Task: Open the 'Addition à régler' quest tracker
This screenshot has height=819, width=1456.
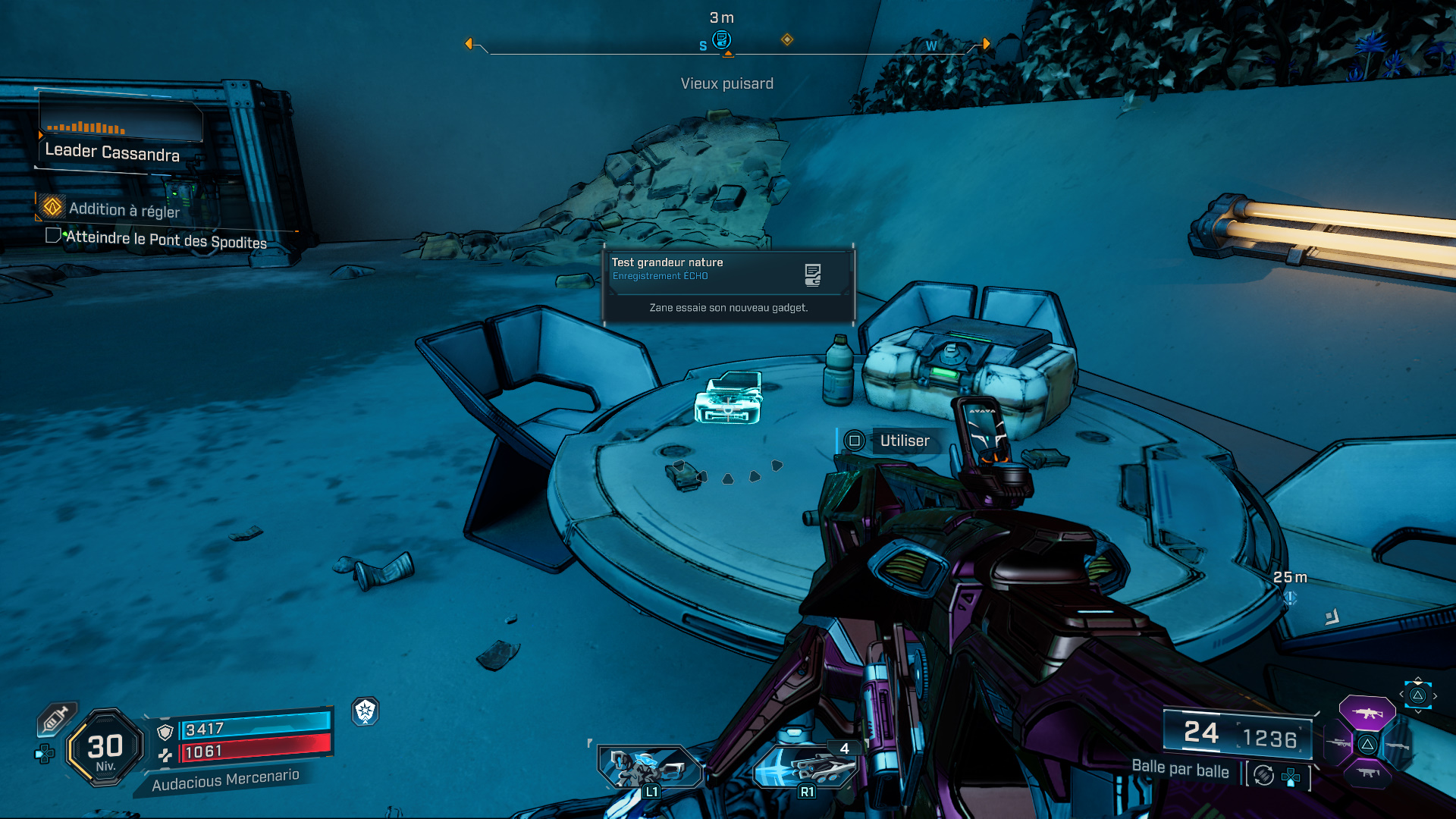Action: tap(124, 209)
